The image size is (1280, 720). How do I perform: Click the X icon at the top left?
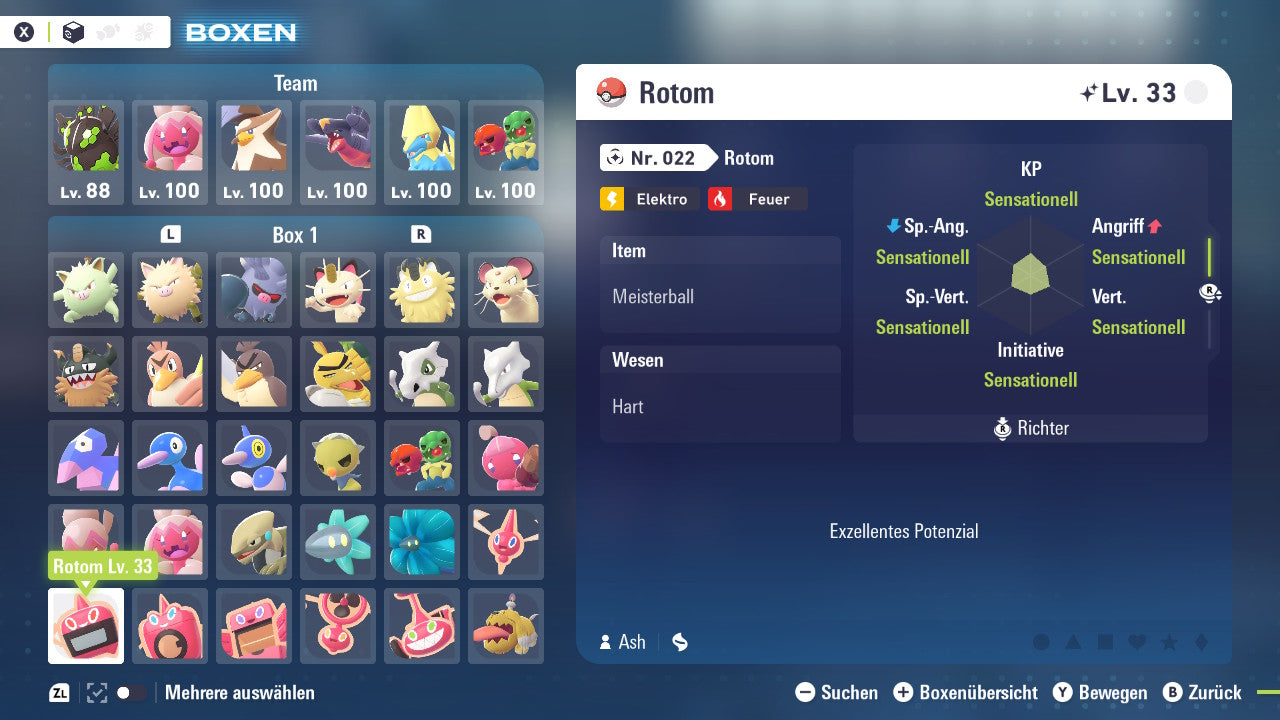(23, 31)
